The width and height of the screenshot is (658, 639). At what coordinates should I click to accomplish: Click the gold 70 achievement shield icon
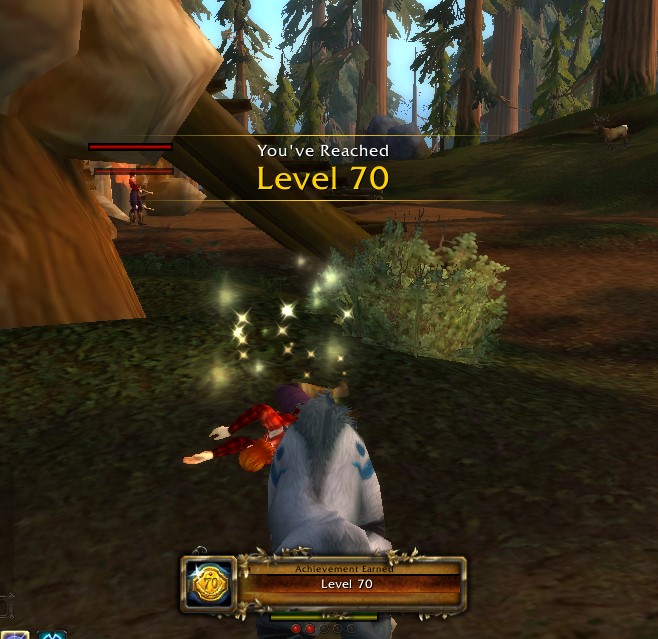coord(211,583)
